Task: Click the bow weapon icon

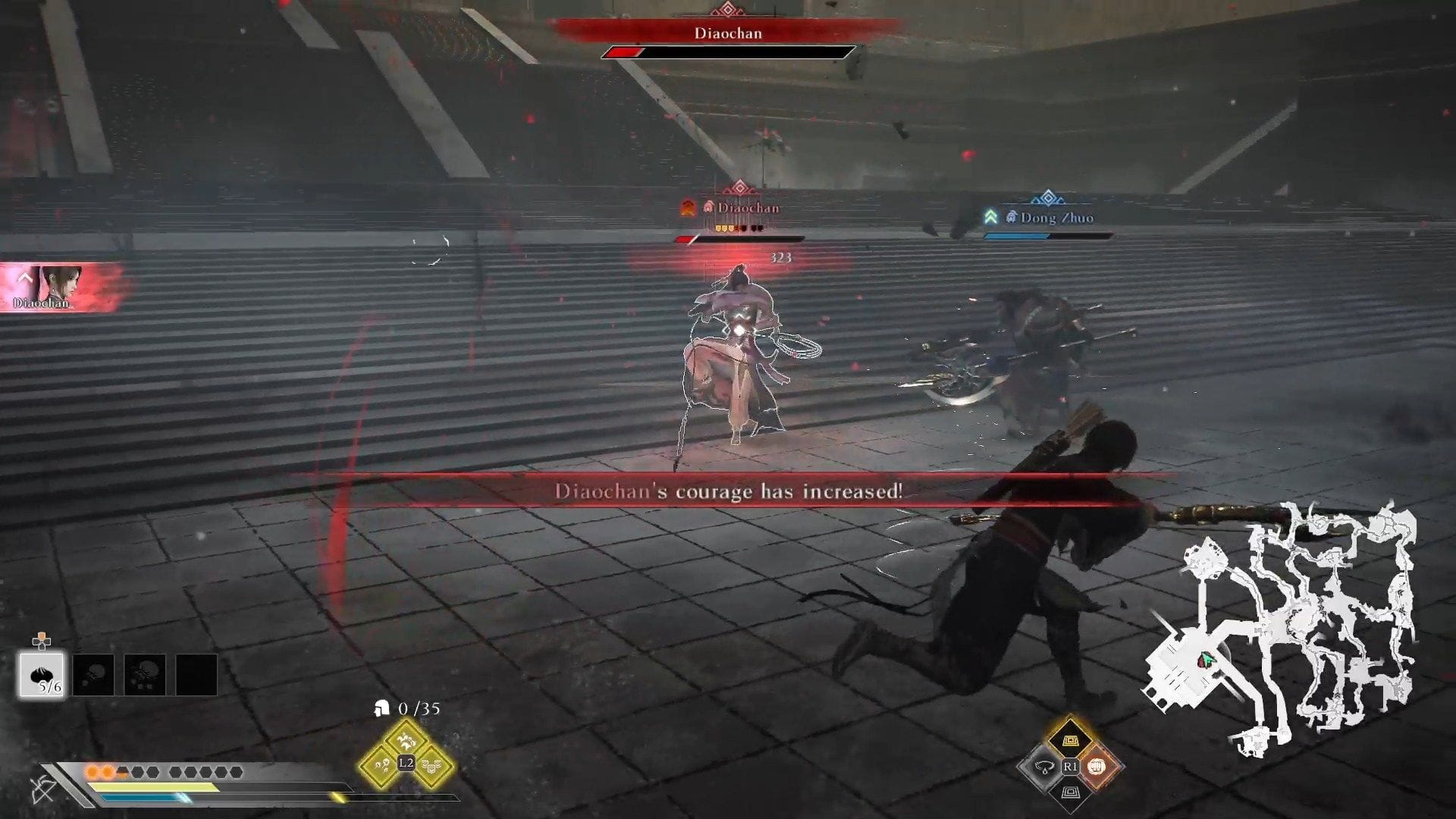Action: click(x=43, y=790)
